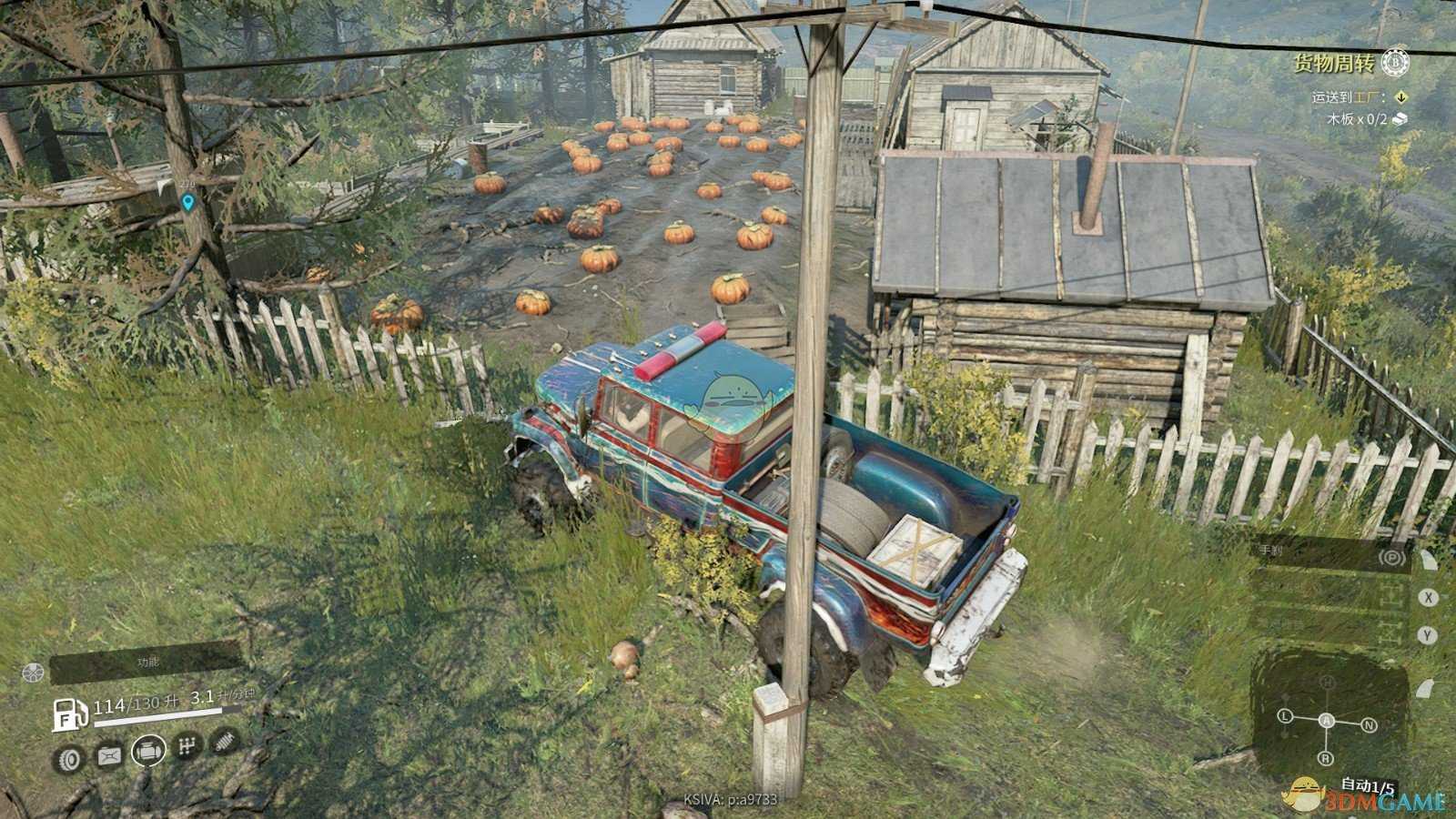Screen dimensions: 1456x819
Task: Click the blue waypoint map marker
Action: pyautogui.click(x=188, y=202)
